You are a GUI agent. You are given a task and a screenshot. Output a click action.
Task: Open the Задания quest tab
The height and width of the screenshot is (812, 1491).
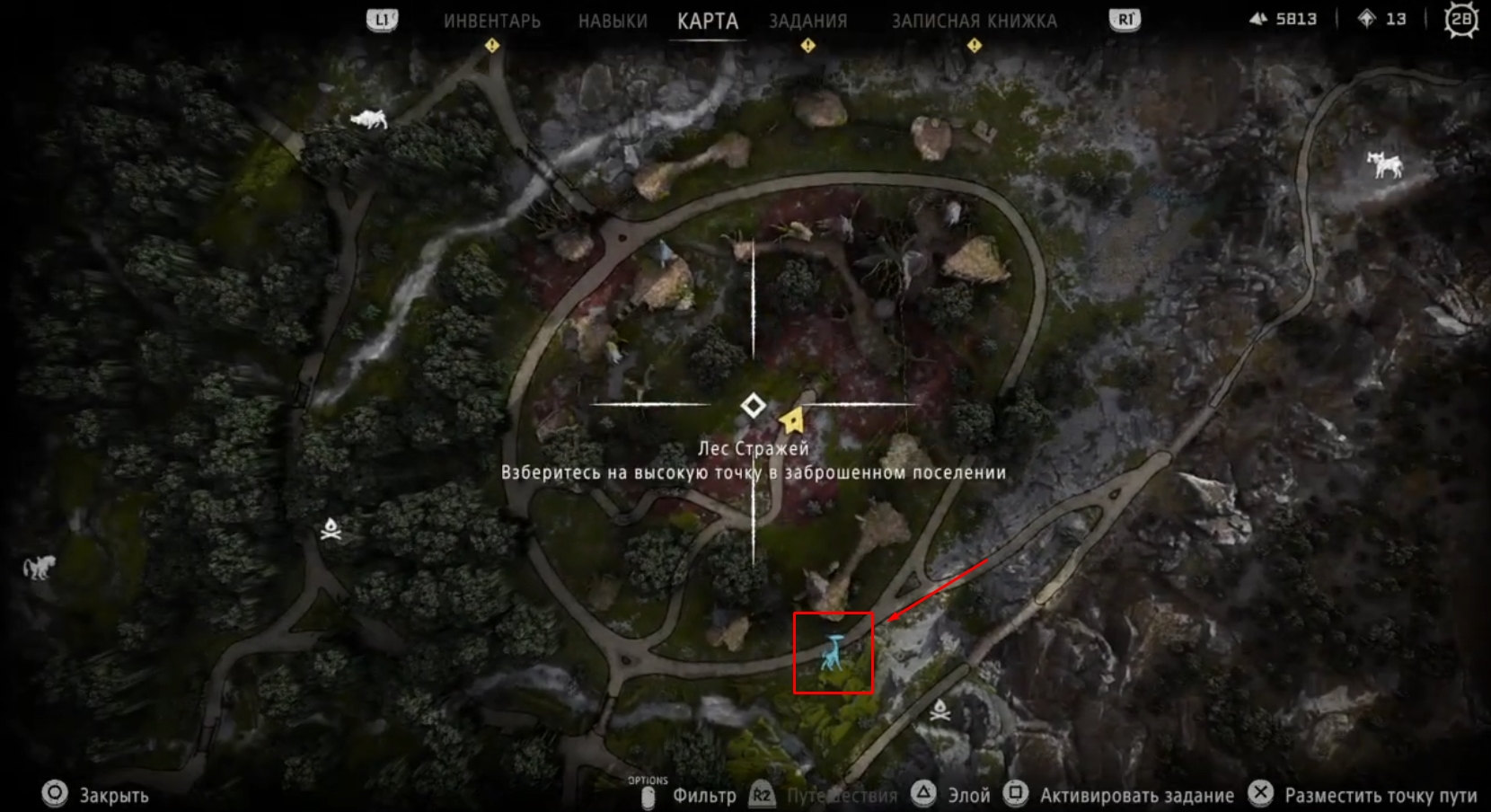(807, 21)
